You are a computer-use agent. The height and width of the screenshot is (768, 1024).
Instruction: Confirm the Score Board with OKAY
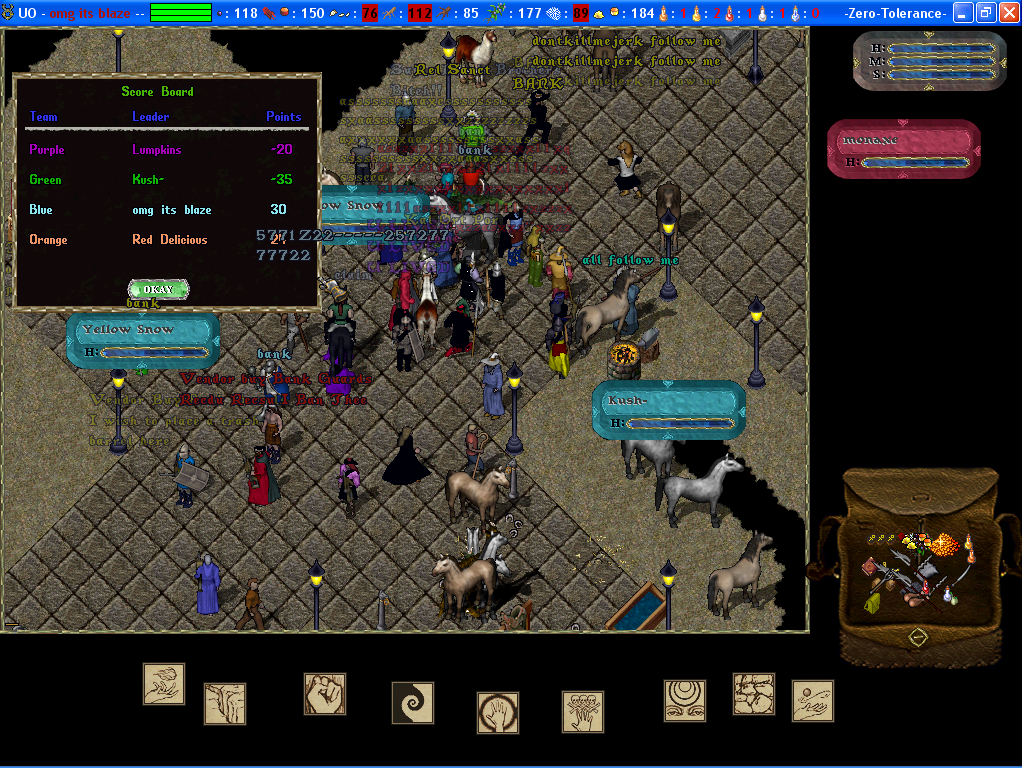click(x=158, y=289)
